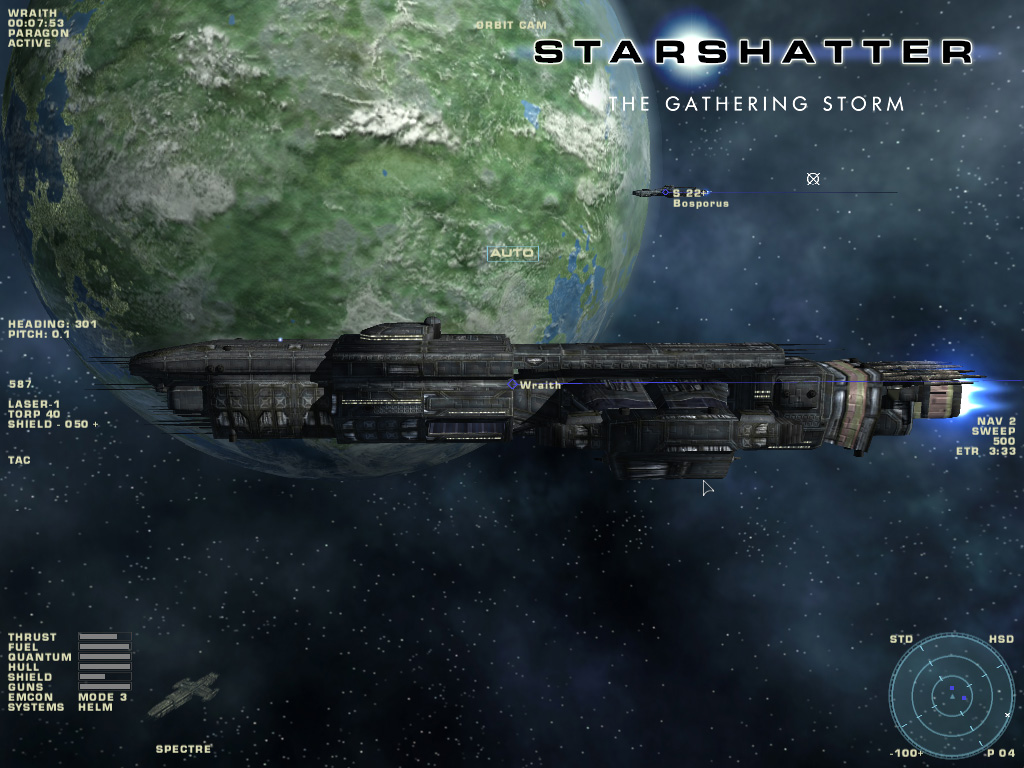Image resolution: width=1024 pixels, height=768 pixels.
Task: Increase shield level with the plus sign
Action: coord(96,425)
